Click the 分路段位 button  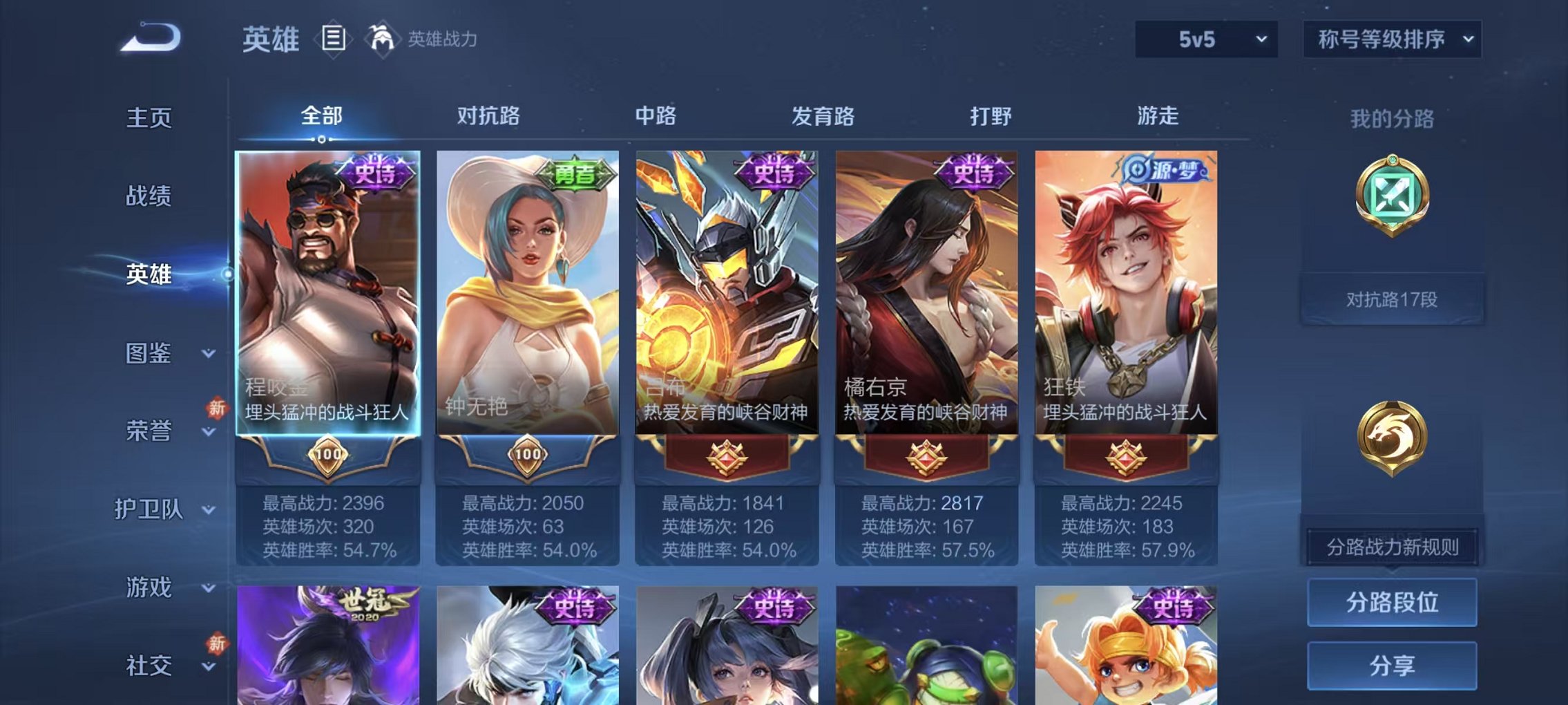click(1393, 603)
